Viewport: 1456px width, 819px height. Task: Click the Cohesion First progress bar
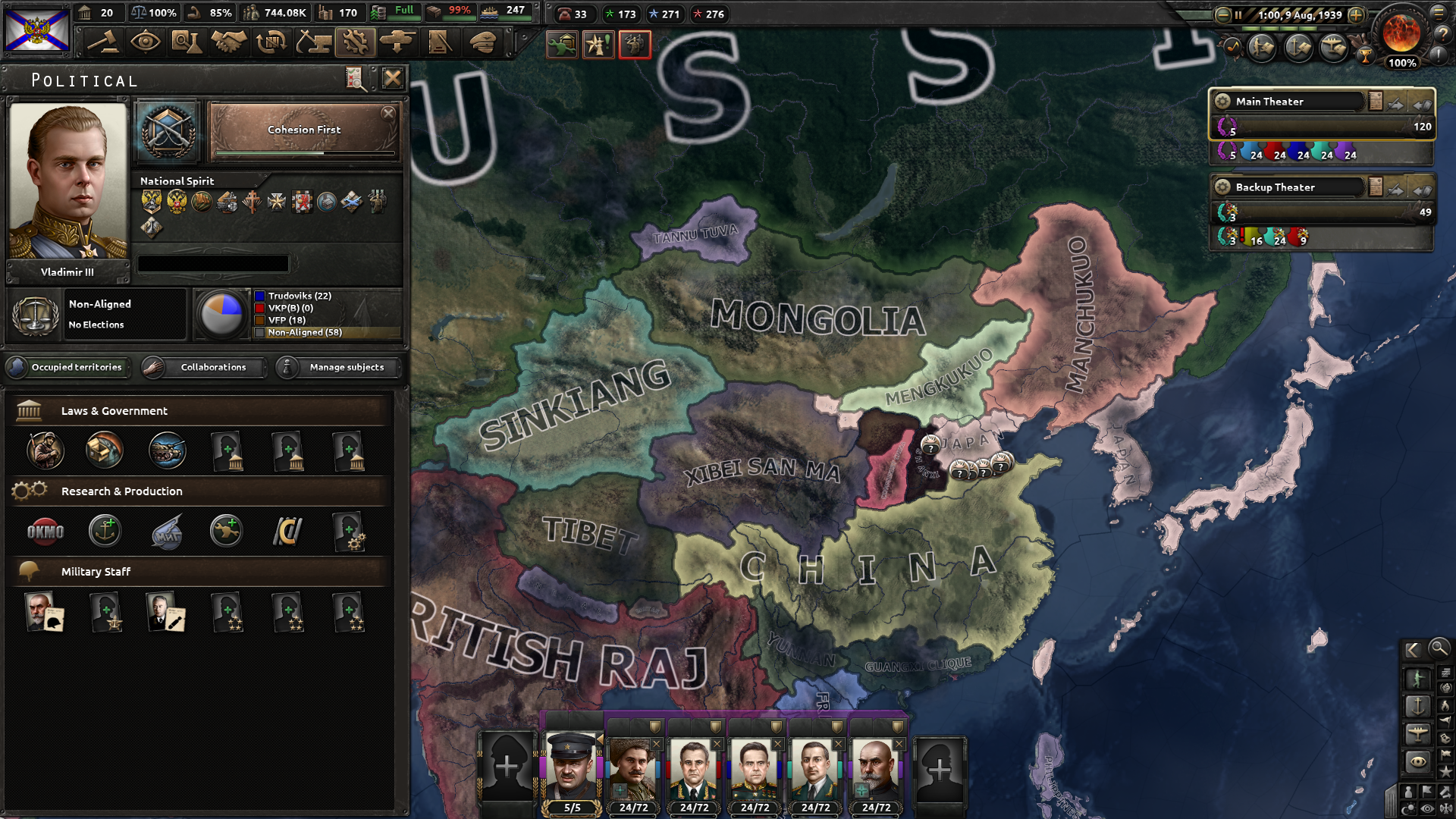(x=303, y=152)
